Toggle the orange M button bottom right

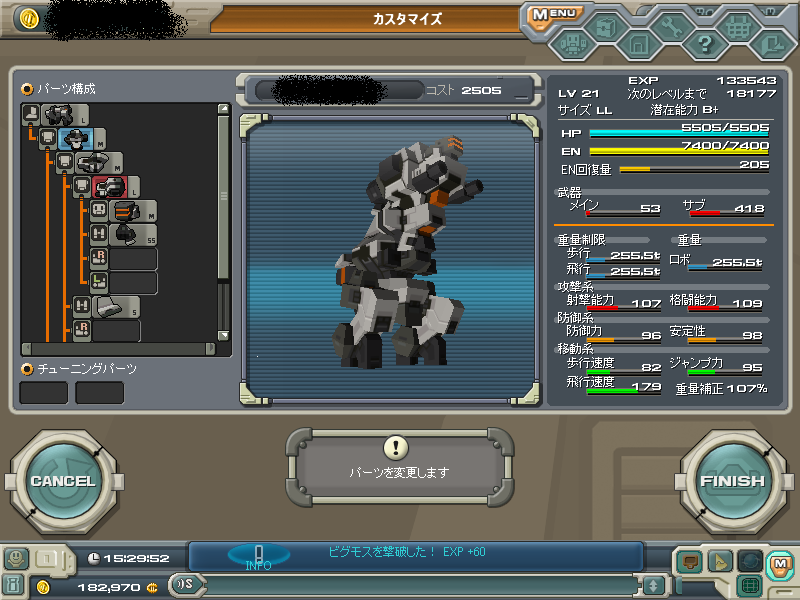click(779, 563)
